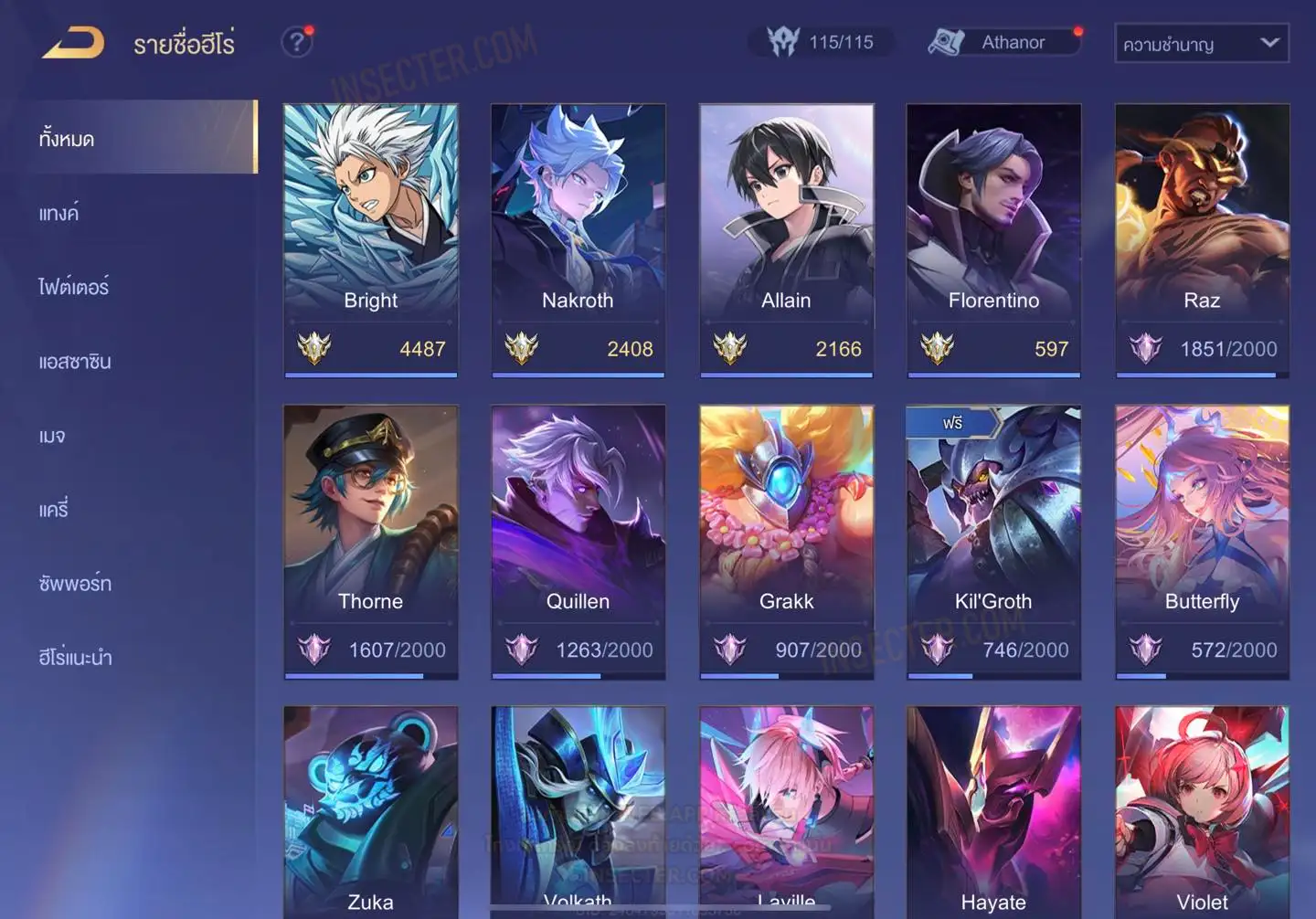Viewport: 1316px width, 919px height.
Task: Switch to the แทงค์ (Tank) tab
Action: [58, 213]
